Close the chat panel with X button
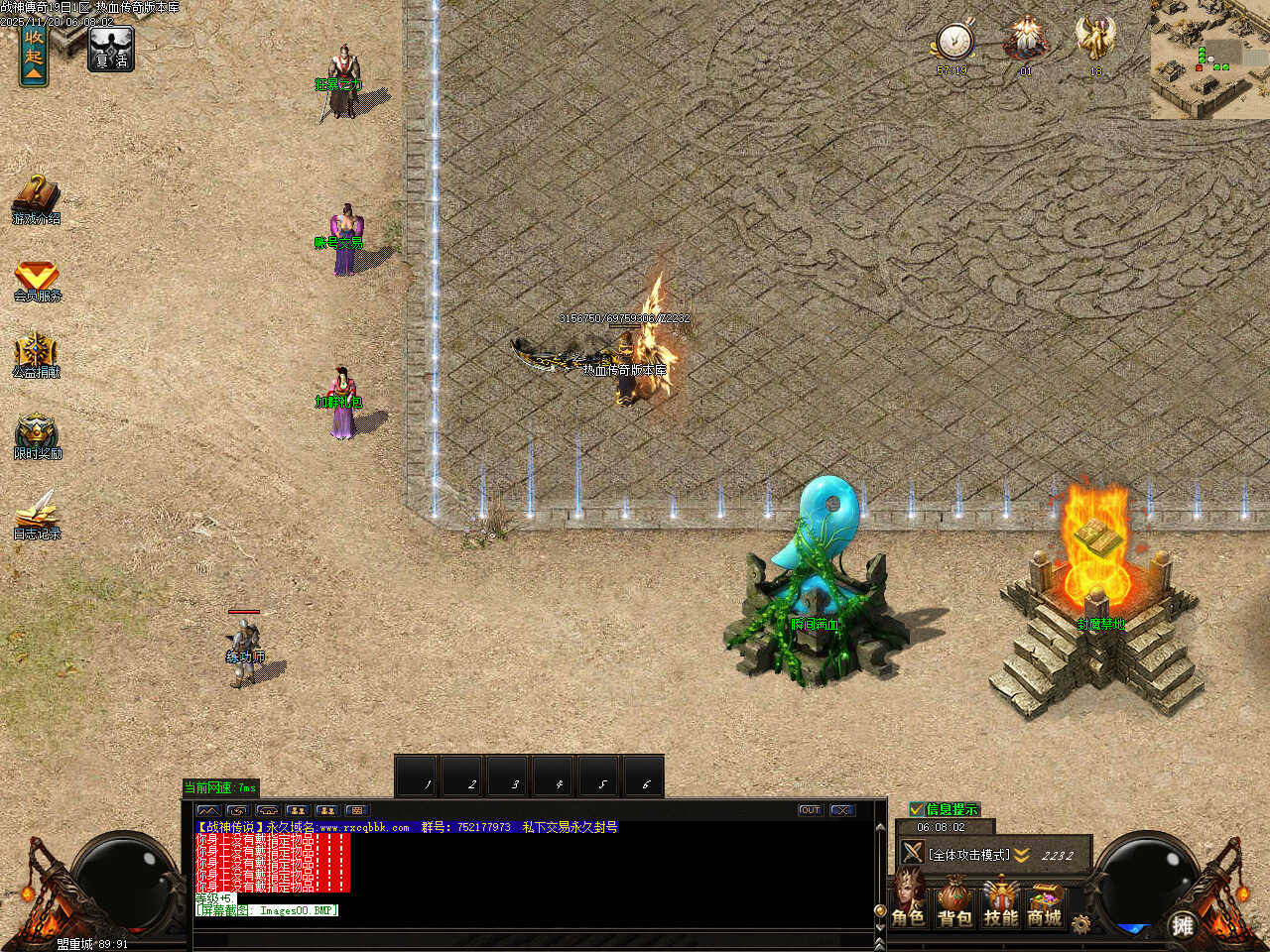1270x952 pixels. point(842,810)
